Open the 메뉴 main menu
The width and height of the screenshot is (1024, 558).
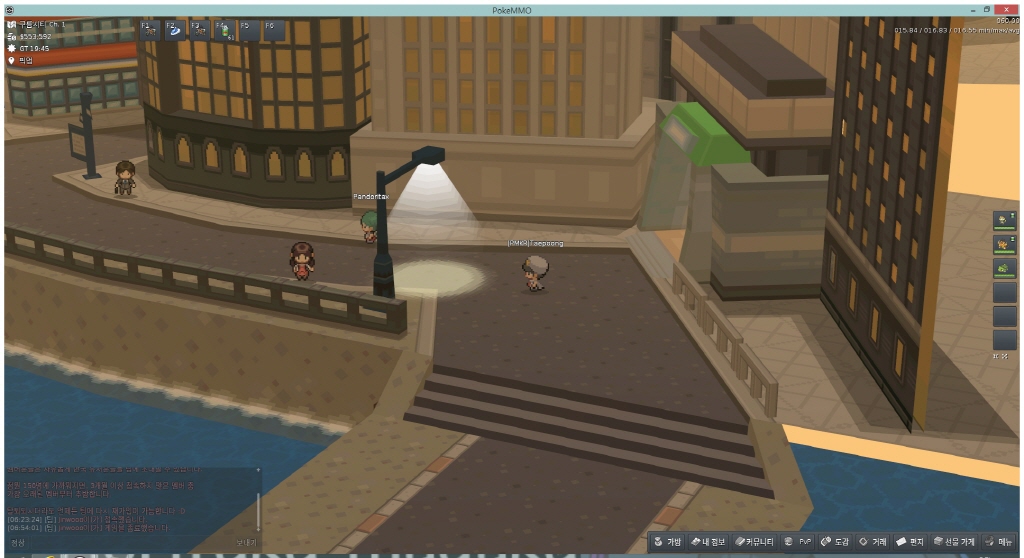(x=998, y=541)
